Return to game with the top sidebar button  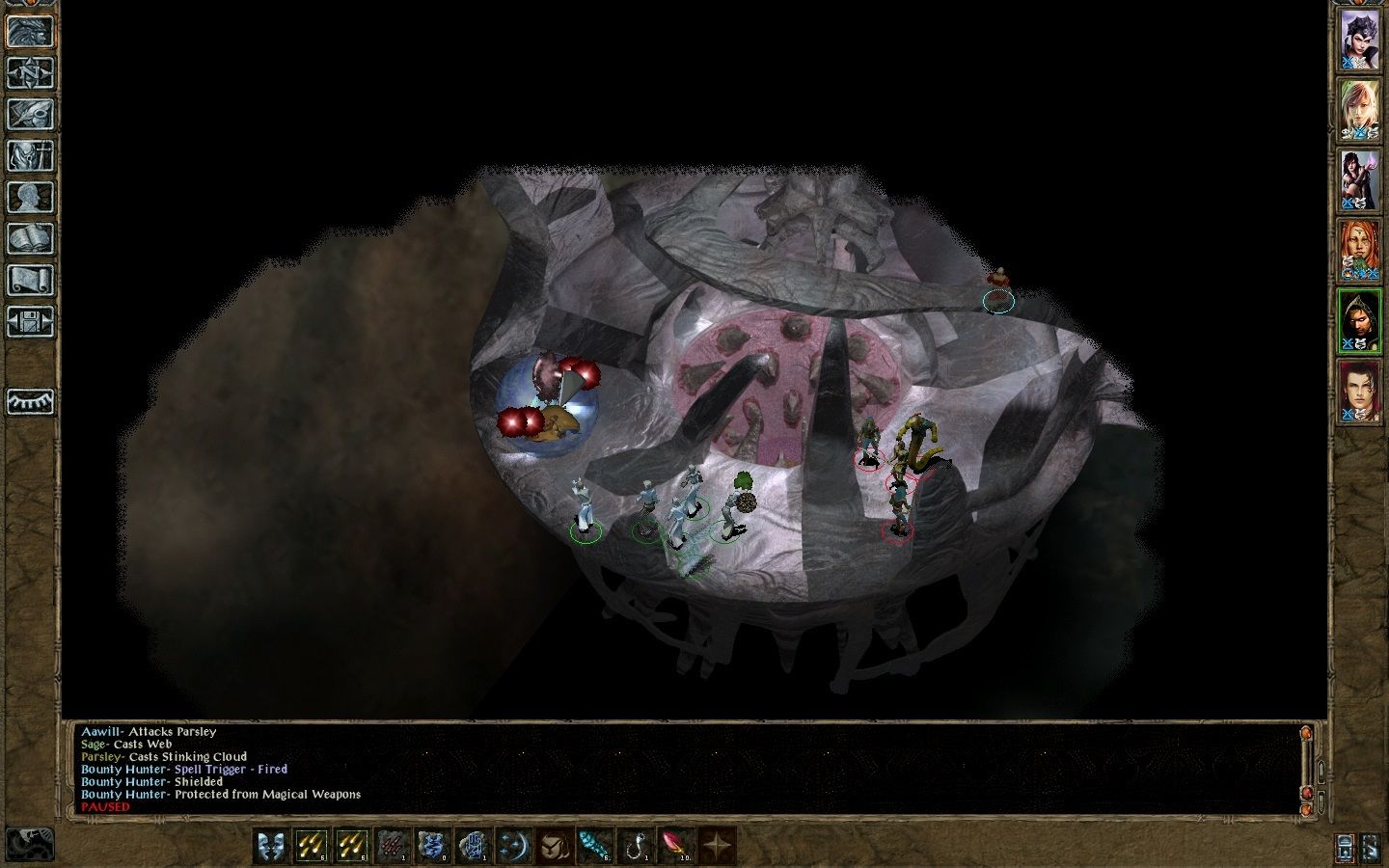30,32
